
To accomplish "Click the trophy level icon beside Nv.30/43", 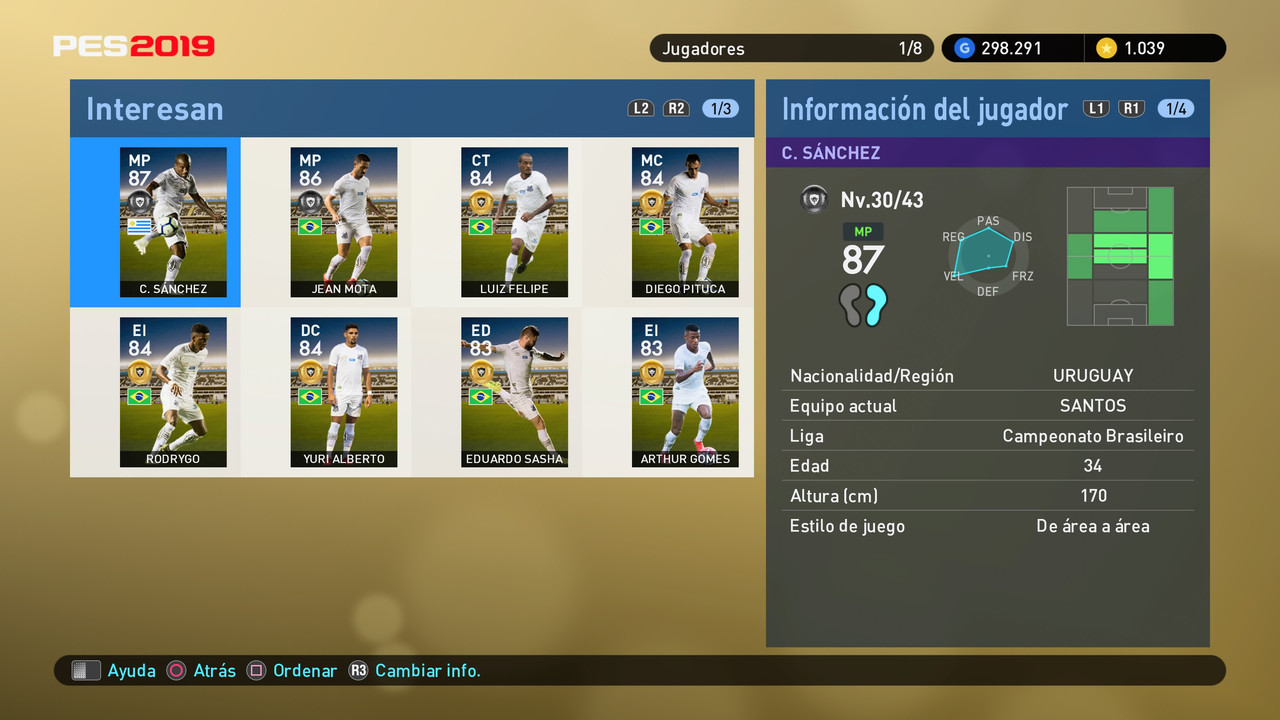I will coord(815,199).
